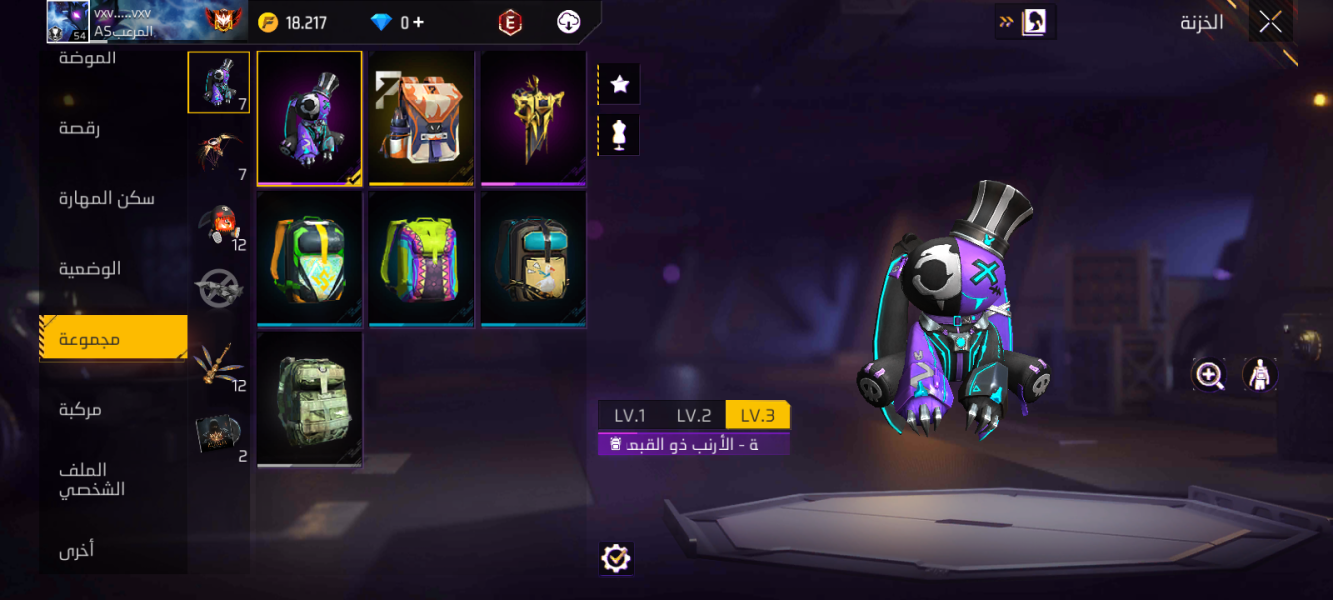Screen dimensions: 1333x600
Task: Open the gear checkmark settings icon
Action: click(616, 559)
